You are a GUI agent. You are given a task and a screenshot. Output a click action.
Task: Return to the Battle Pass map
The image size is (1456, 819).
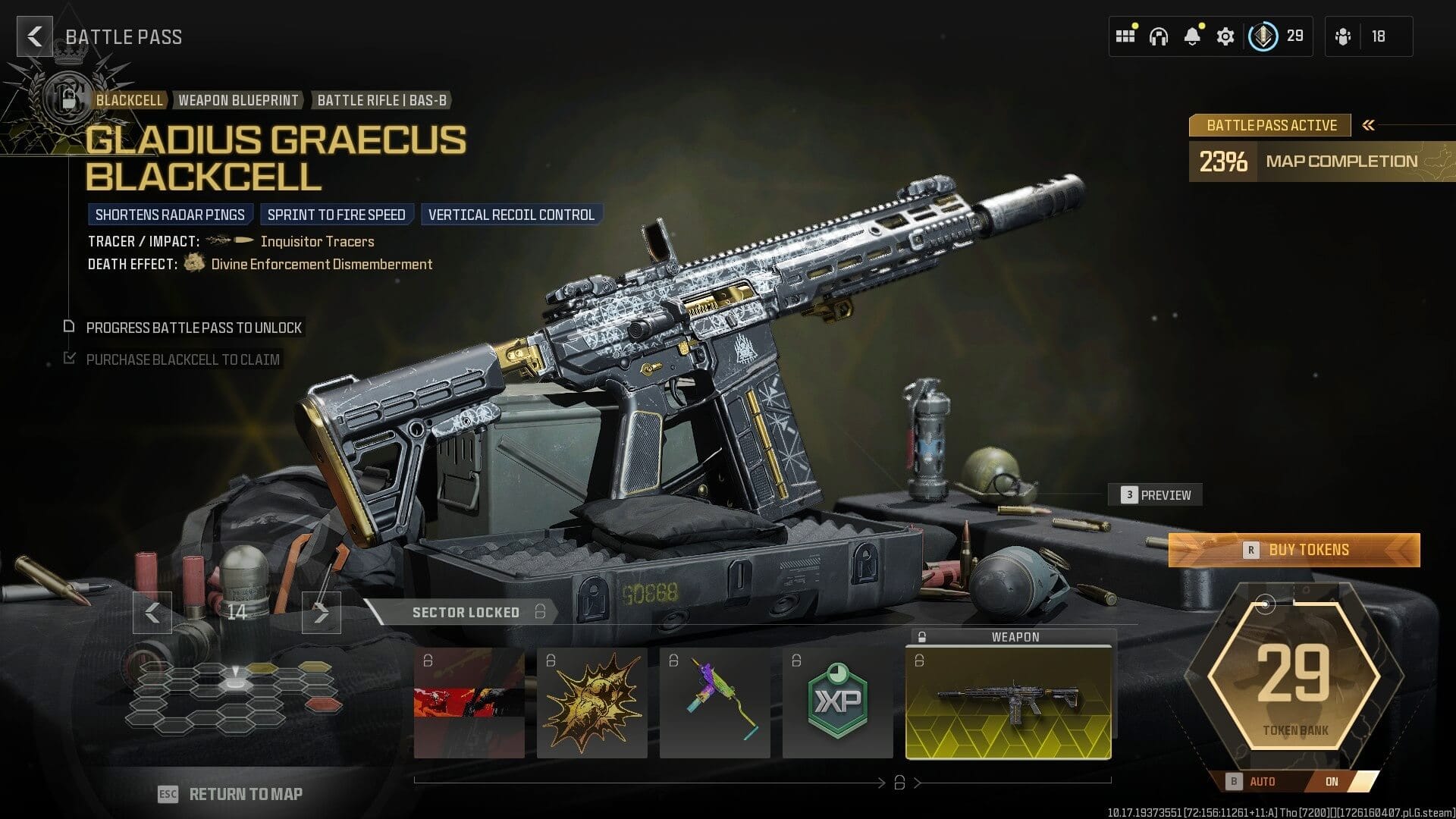coord(231,794)
